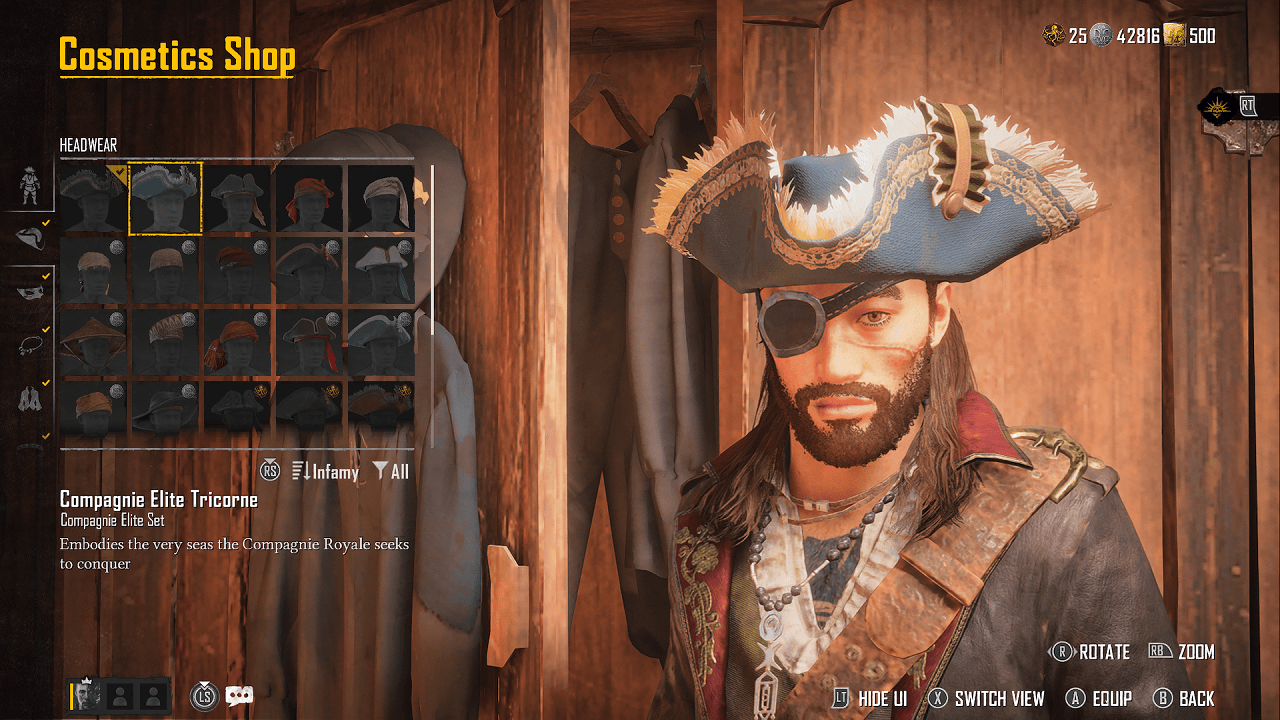Switch to the headwear tricorne category tab
The image size is (1280, 720).
click(30, 238)
